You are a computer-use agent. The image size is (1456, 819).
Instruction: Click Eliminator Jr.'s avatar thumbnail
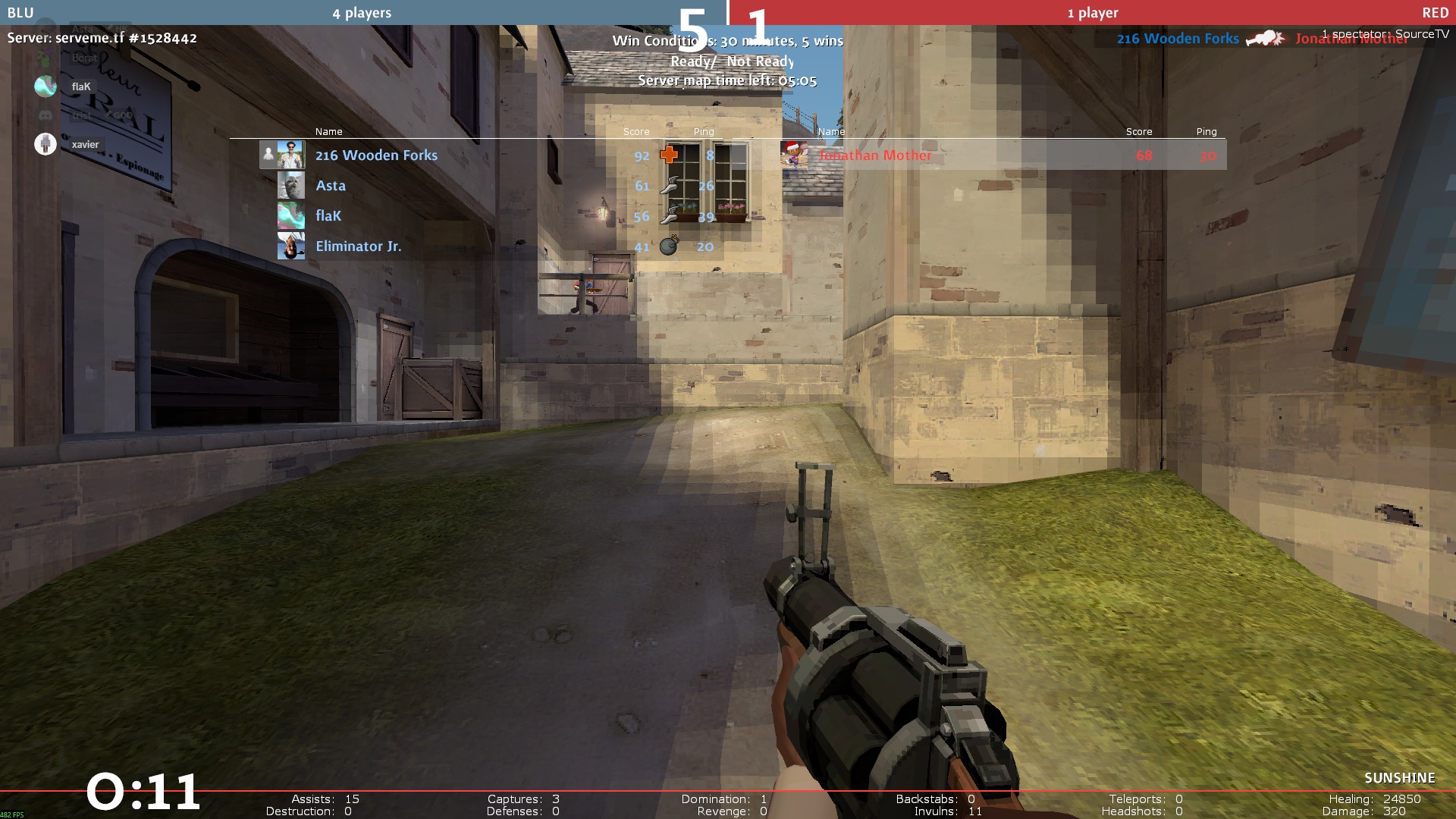[x=290, y=246]
